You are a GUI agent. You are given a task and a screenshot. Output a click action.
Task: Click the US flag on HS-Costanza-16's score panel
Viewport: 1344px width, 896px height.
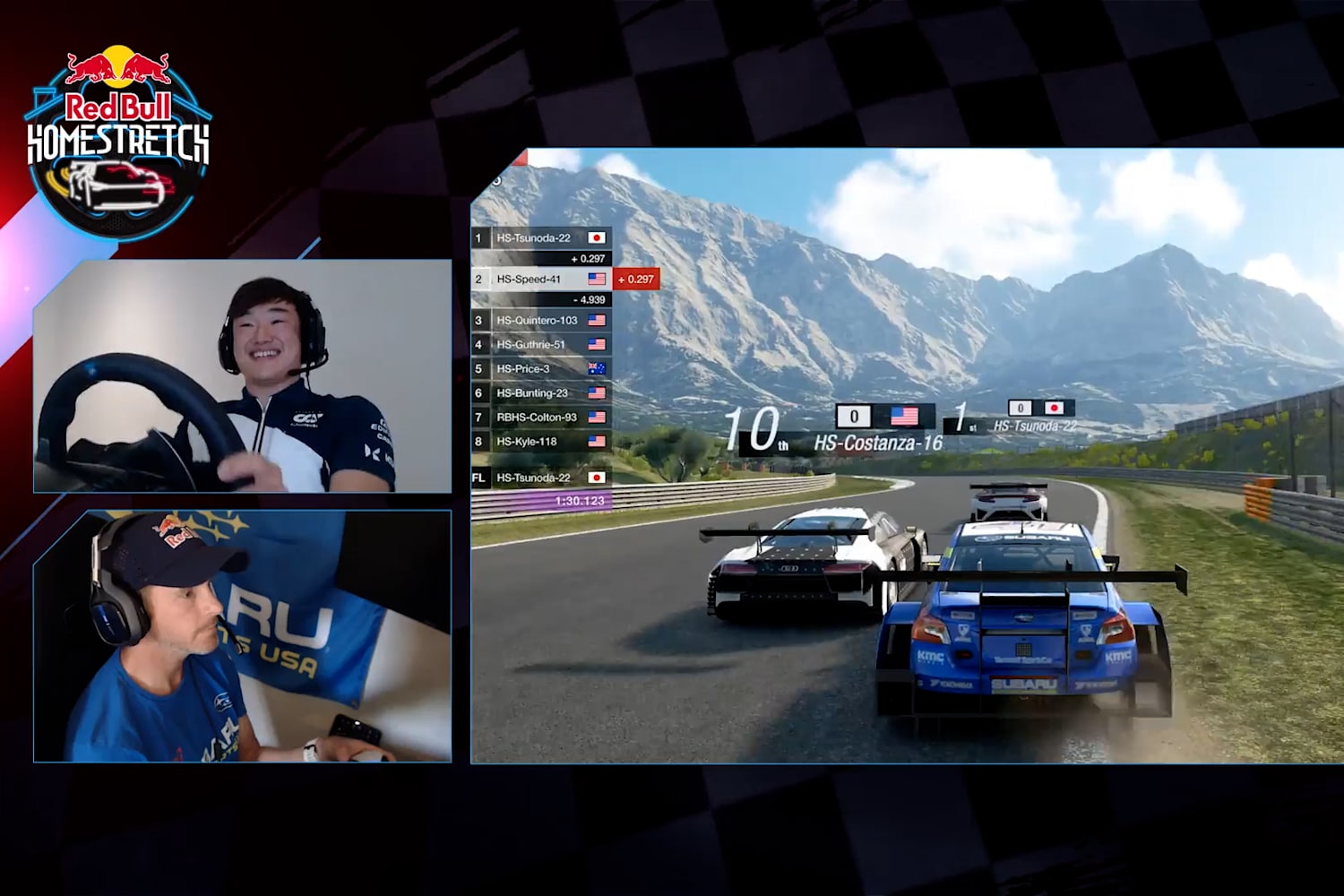tap(903, 415)
